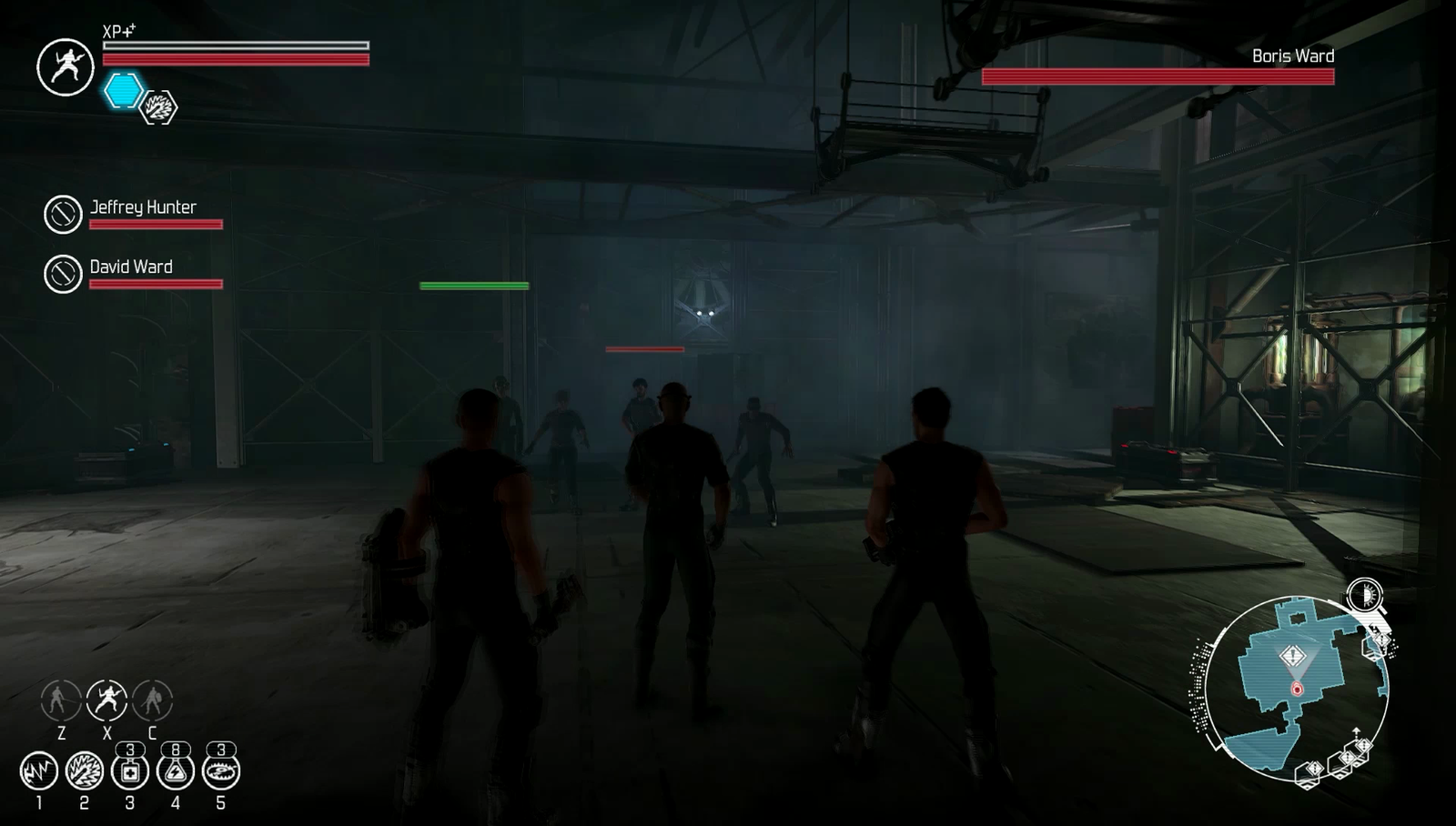Select the exclamation objective marker on the minimap
Image resolution: width=1456 pixels, height=826 pixels.
[x=1293, y=656]
